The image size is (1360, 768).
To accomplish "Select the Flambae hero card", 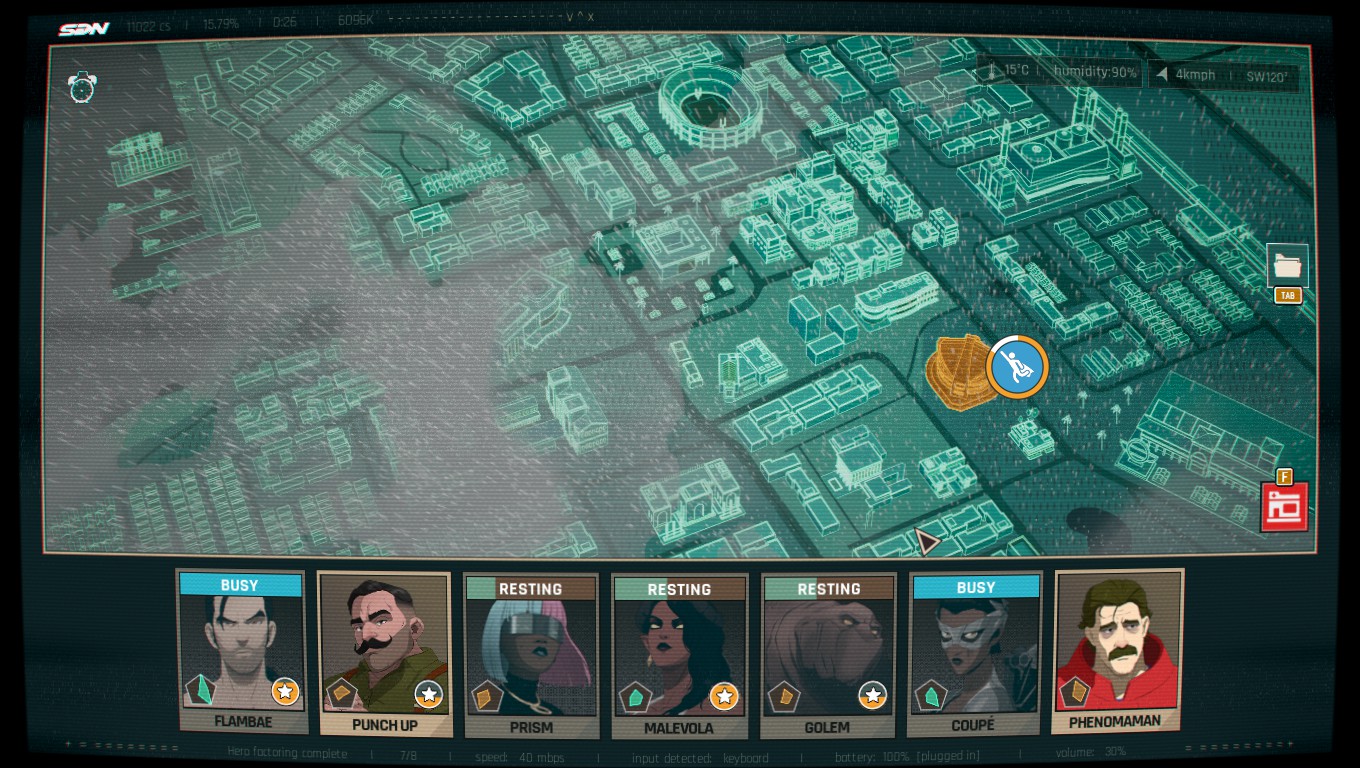I will coord(241,650).
